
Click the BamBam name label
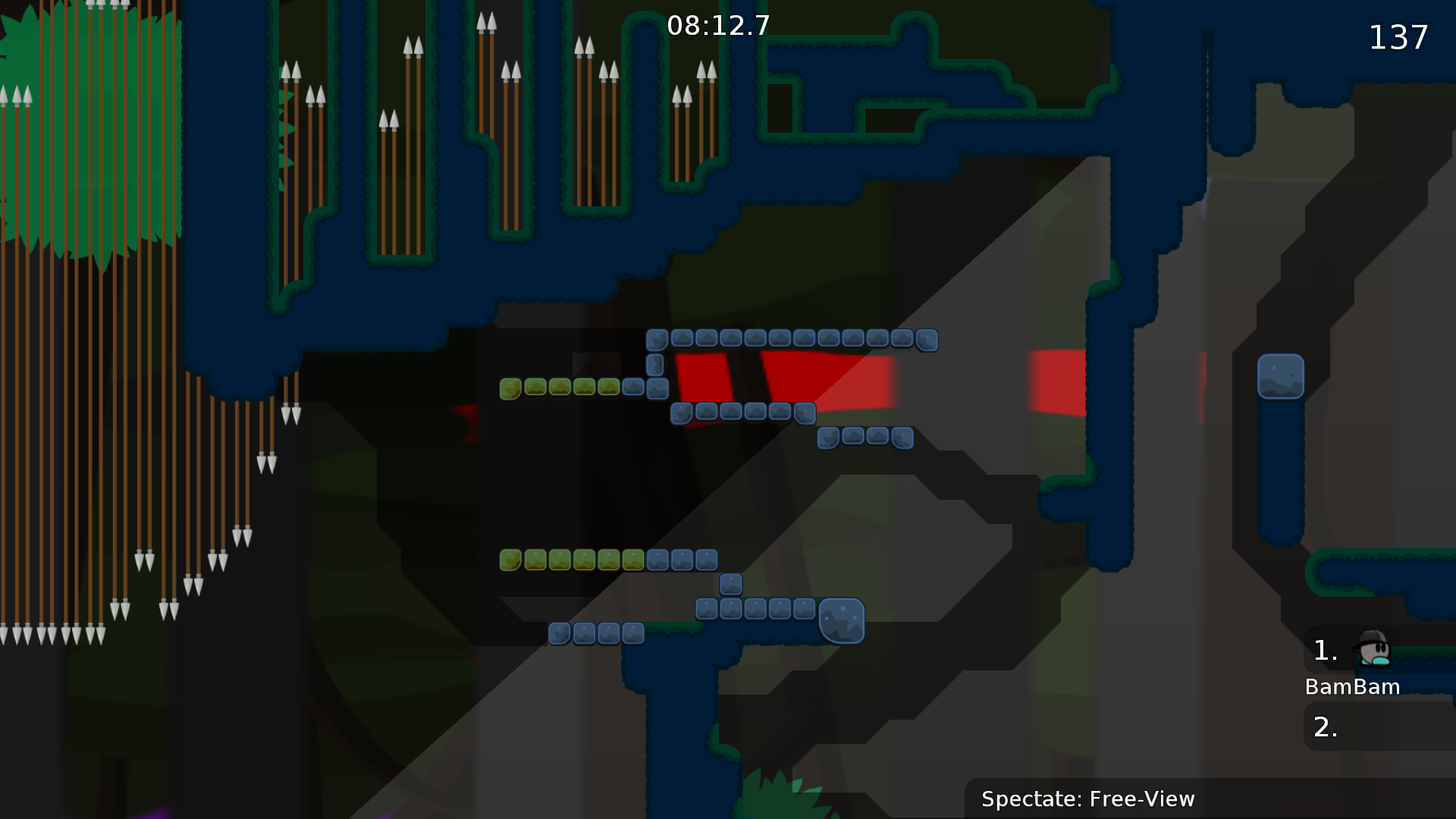click(1352, 687)
